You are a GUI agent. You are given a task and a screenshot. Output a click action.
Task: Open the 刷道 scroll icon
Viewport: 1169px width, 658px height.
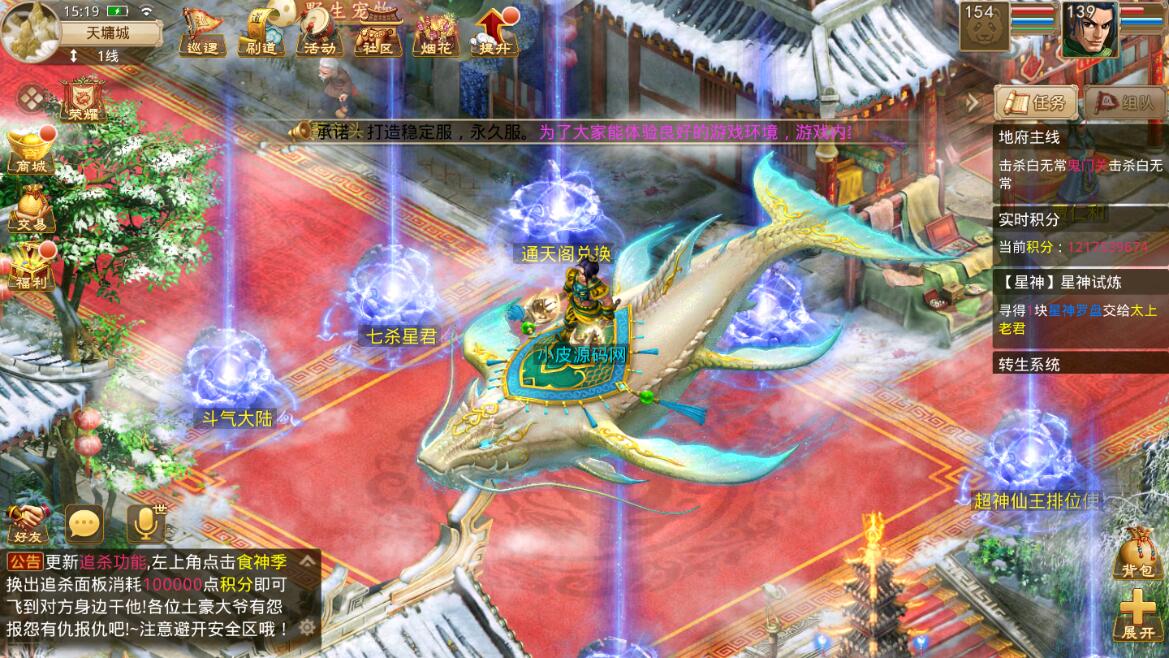(259, 32)
